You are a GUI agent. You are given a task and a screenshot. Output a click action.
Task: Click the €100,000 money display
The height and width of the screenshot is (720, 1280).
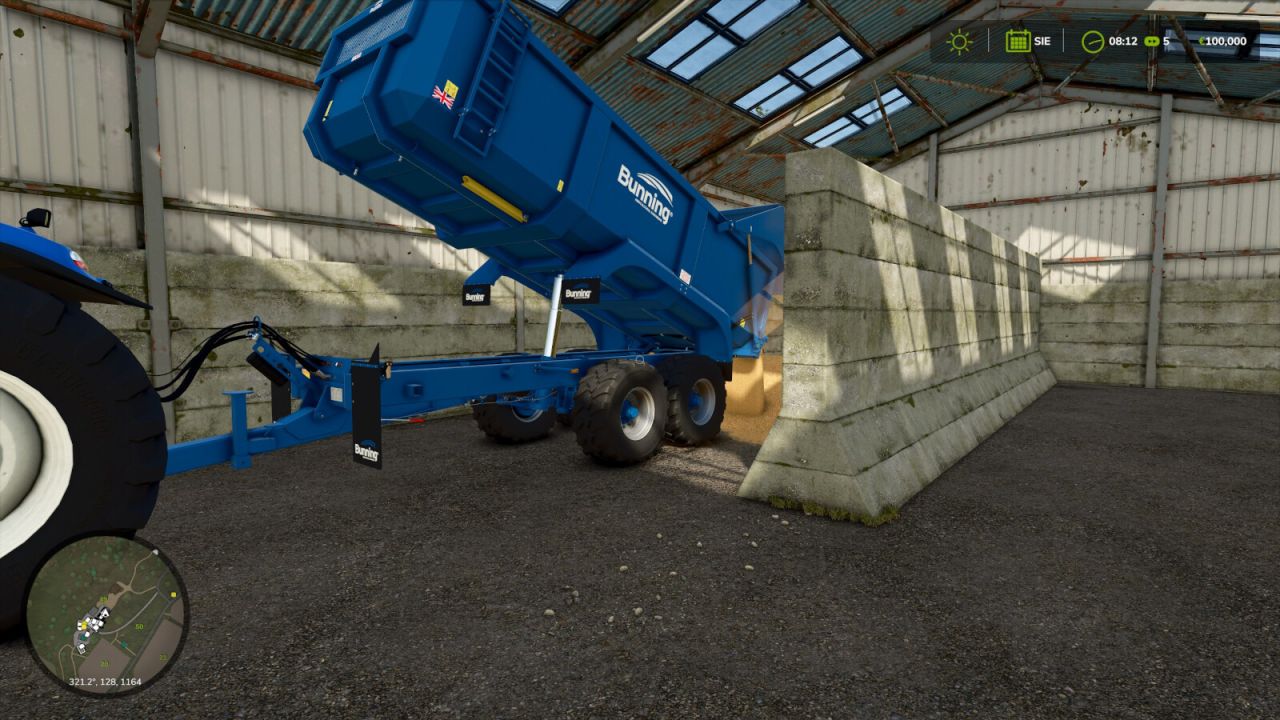tap(1222, 41)
